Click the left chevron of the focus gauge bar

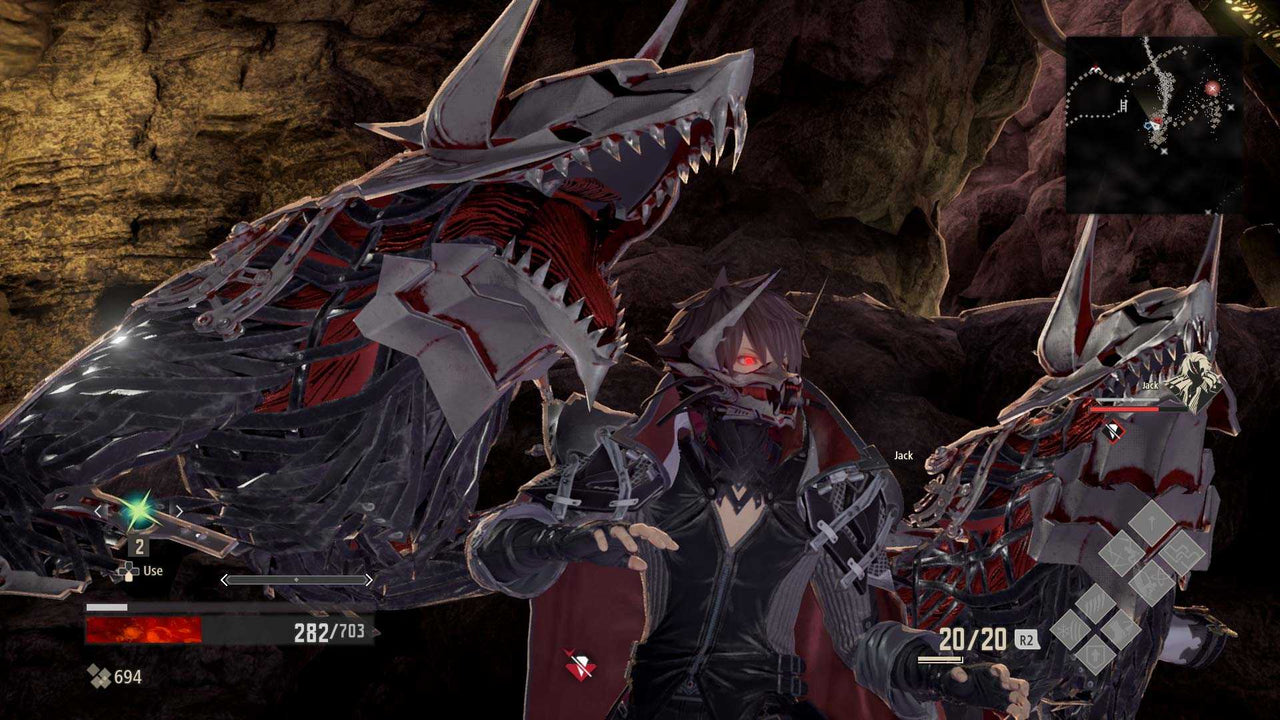(224, 579)
